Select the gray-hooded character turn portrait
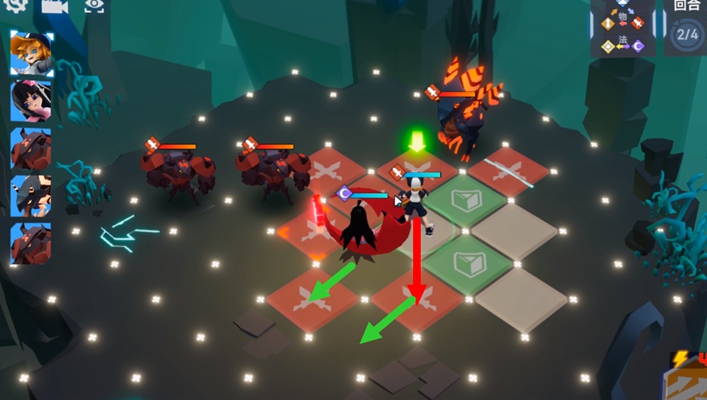The width and height of the screenshot is (707, 400). [31, 196]
